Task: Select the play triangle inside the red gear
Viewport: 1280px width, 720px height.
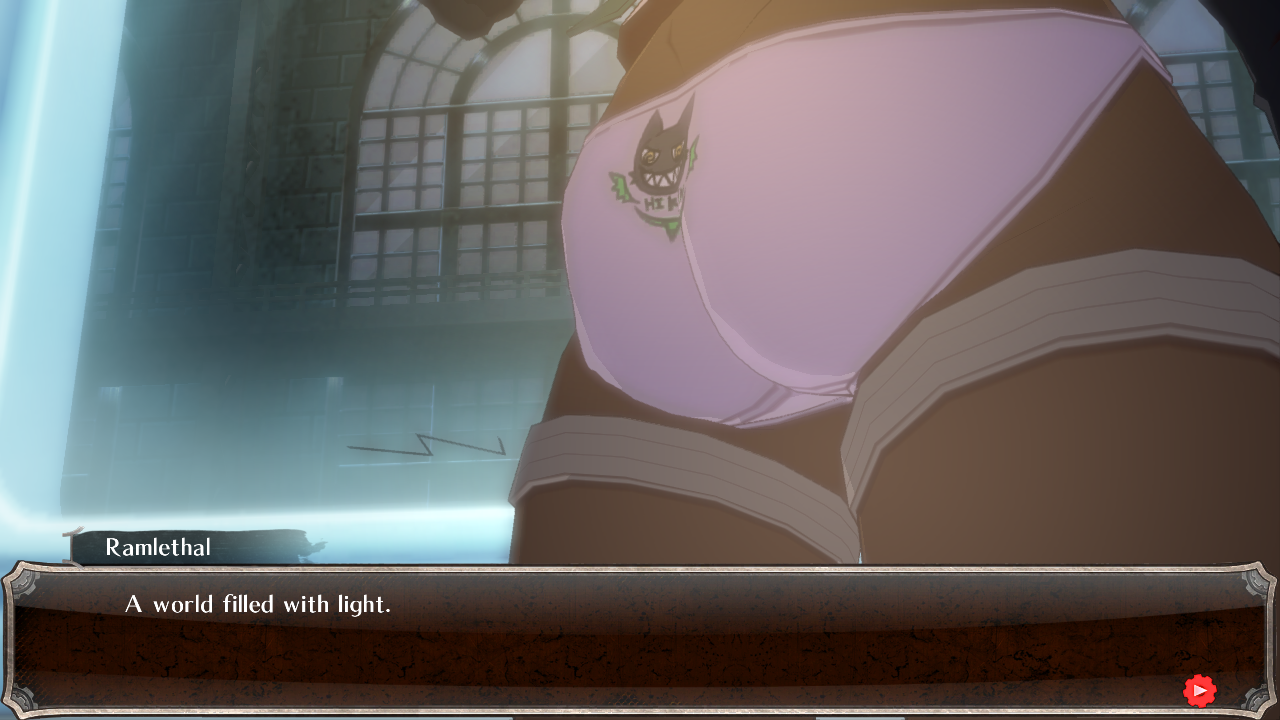Action: pyautogui.click(x=1200, y=690)
